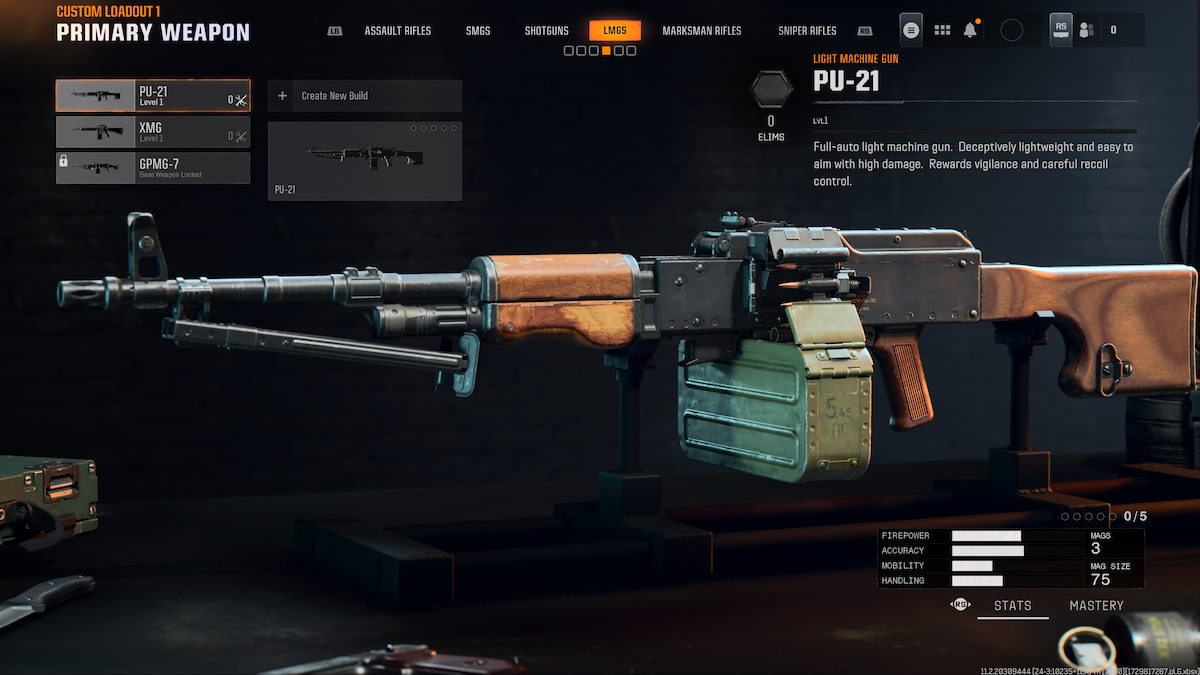1200x675 pixels.
Task: Switch to the Assault Rifles category
Action: [397, 31]
